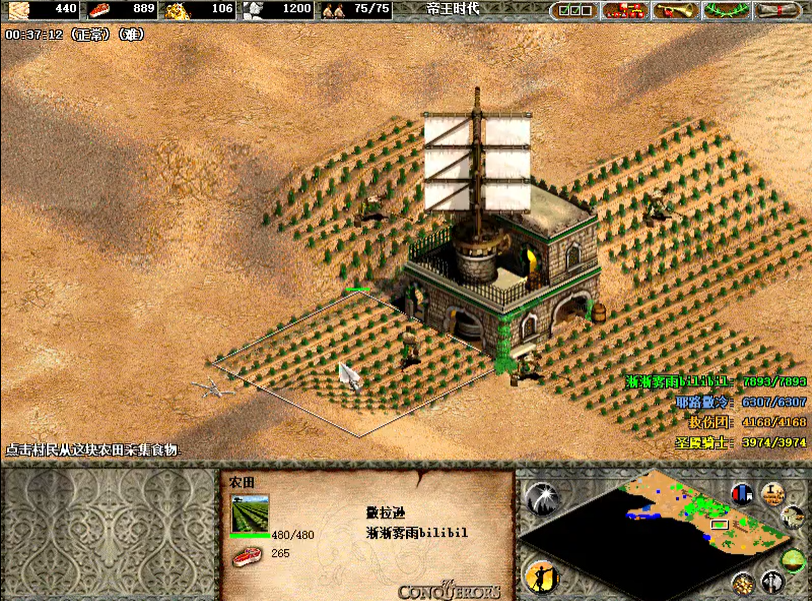The height and width of the screenshot is (601, 812).
Task: Open the objectives checklist button
Action: (x=574, y=10)
